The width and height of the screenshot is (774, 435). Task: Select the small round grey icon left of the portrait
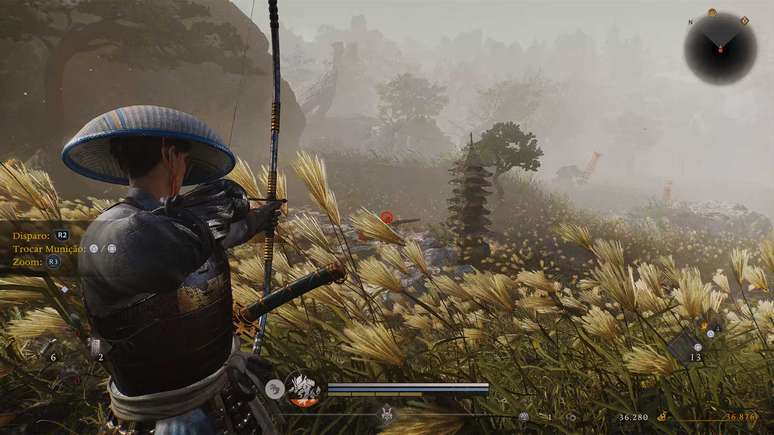pyautogui.click(x=273, y=391)
